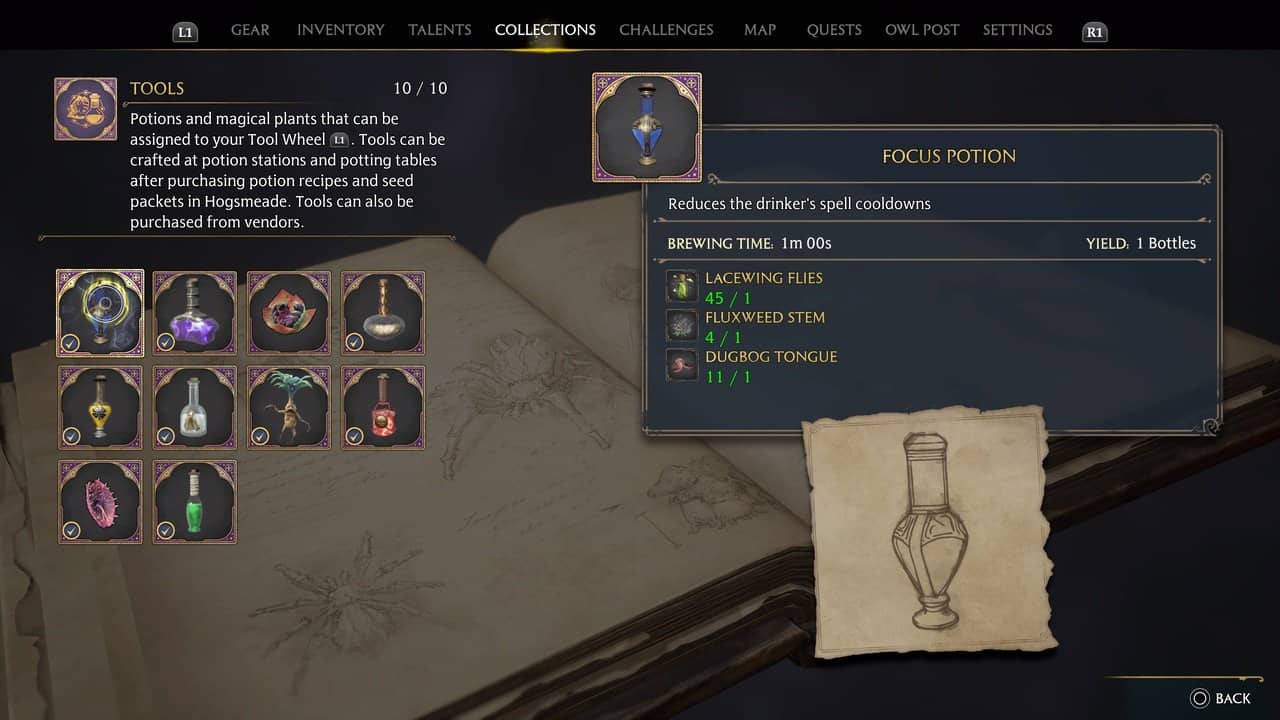The image size is (1280, 720).
Task: Select the Mandrake plant slot
Action: click(289, 407)
